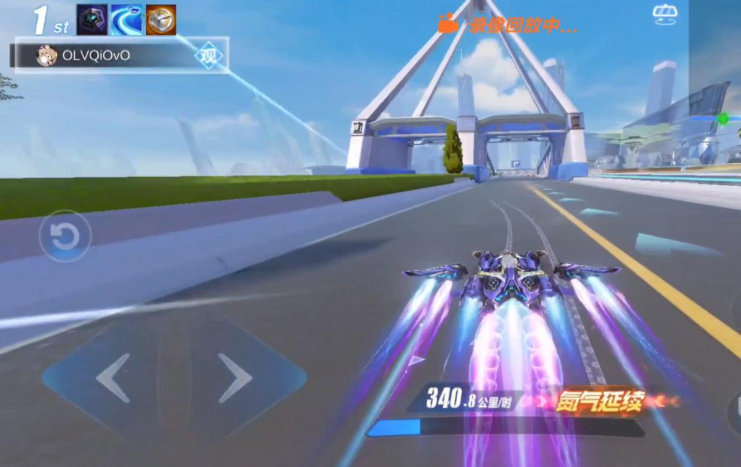Toggle the 观 spectate badge

(207, 56)
